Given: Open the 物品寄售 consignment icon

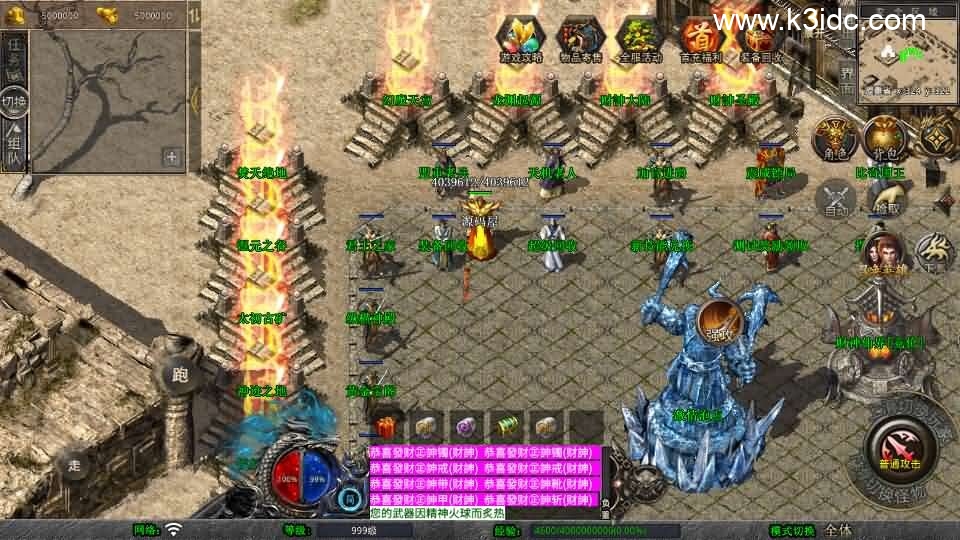Looking at the screenshot, I should coord(582,38).
